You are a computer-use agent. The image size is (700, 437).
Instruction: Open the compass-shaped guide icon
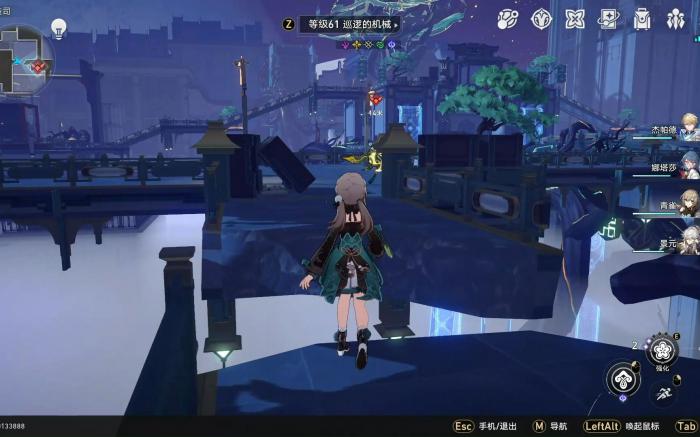(541, 19)
